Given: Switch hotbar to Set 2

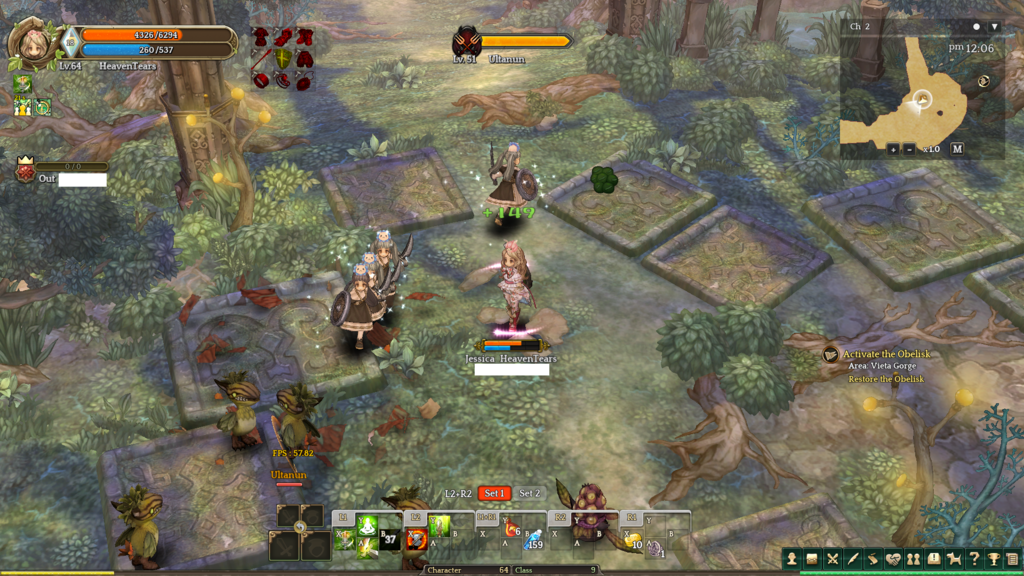Looking at the screenshot, I should [x=529, y=493].
